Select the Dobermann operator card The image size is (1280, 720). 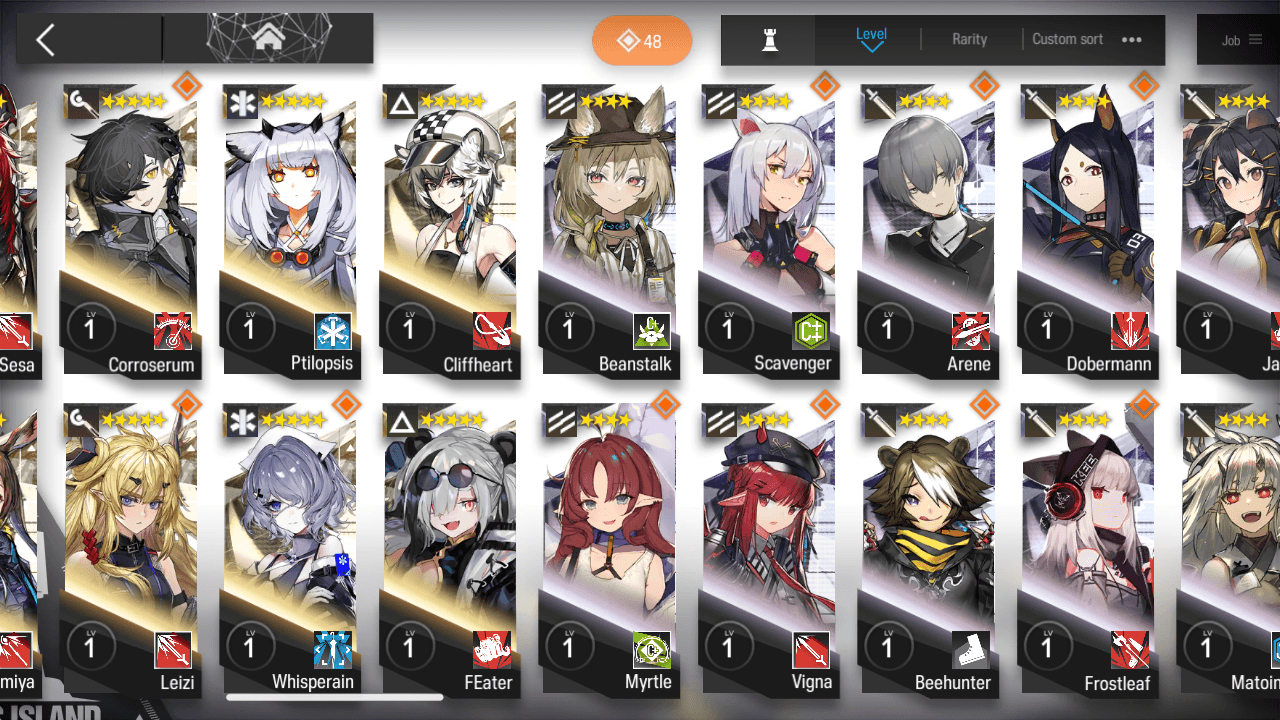(x=1087, y=230)
